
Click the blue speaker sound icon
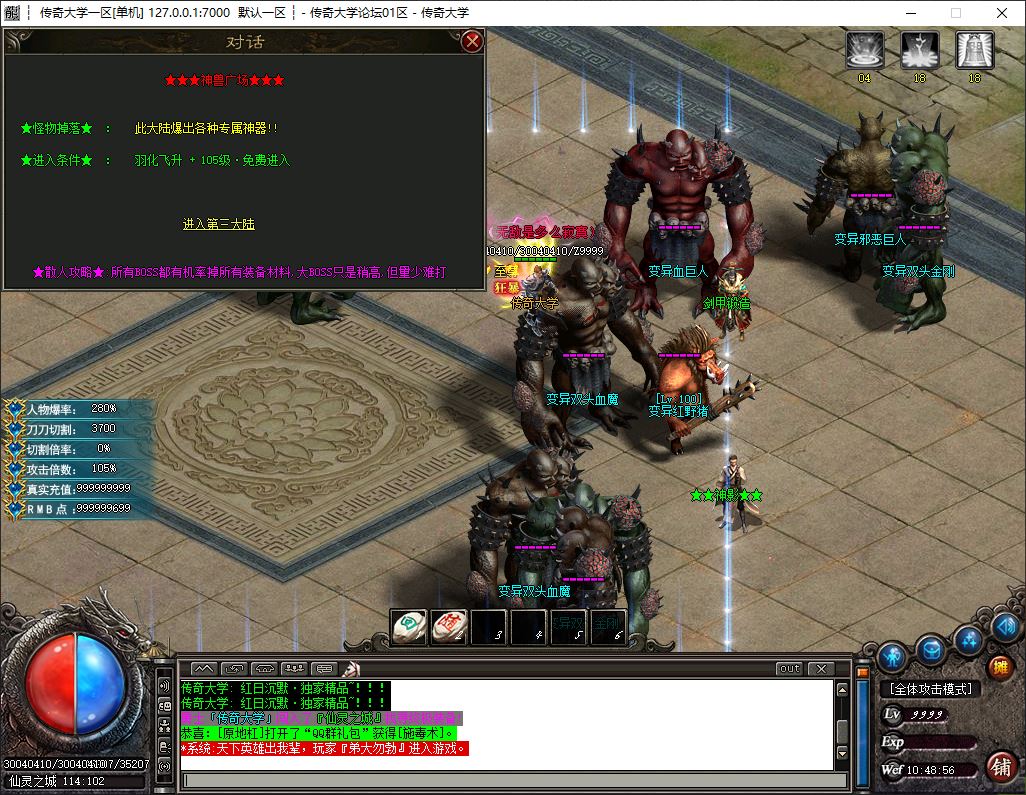pyautogui.click(x=1005, y=627)
